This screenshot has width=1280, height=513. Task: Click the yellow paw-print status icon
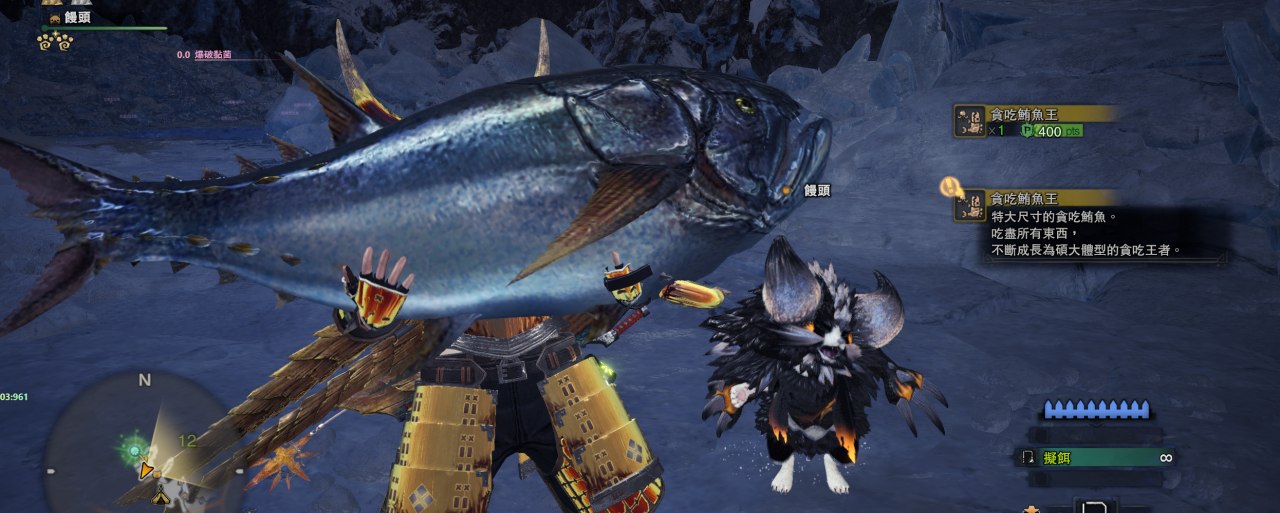[55, 41]
